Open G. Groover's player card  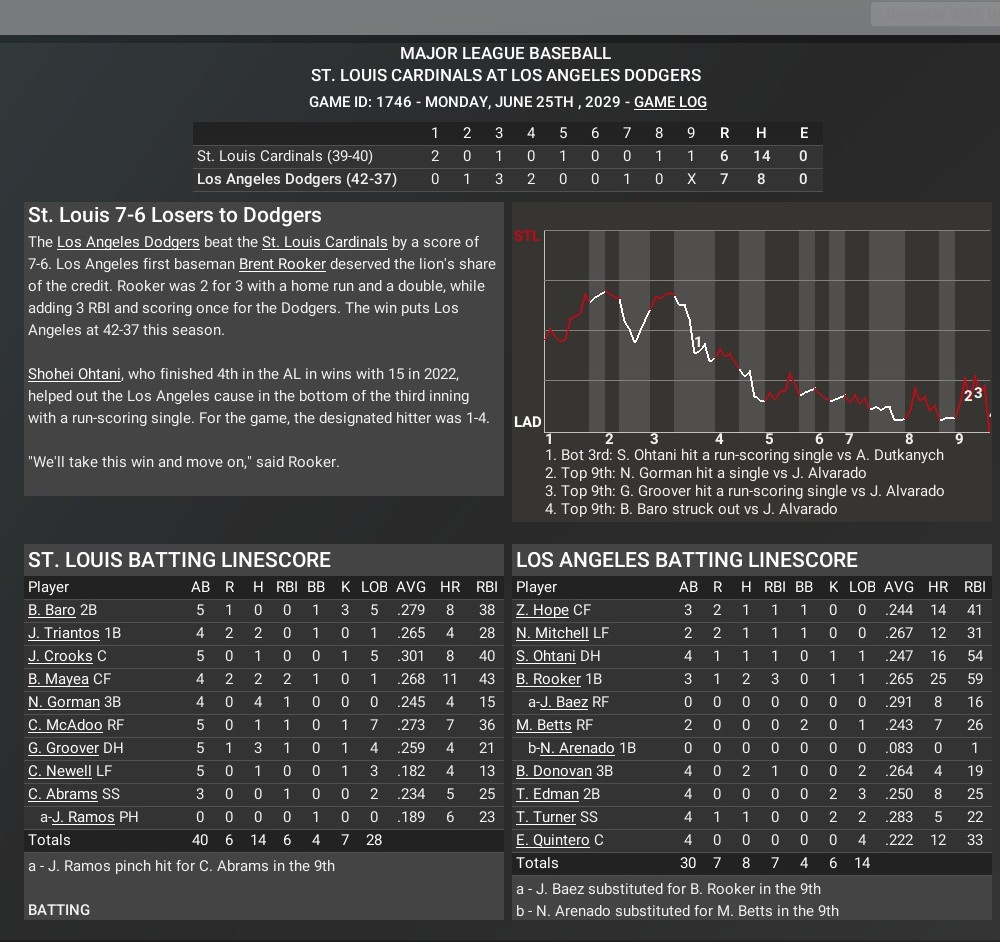(64, 748)
